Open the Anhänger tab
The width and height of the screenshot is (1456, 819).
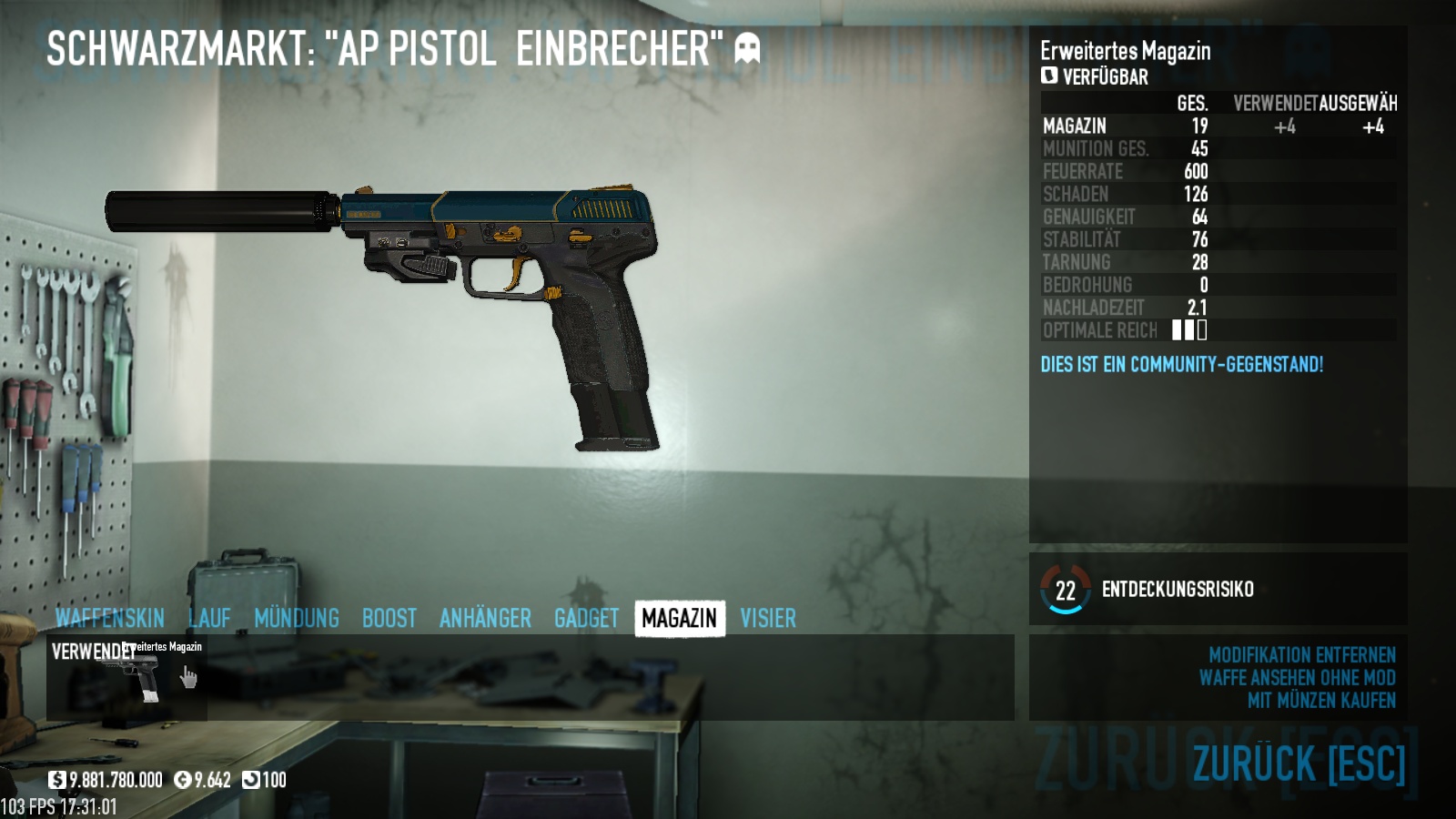click(485, 619)
